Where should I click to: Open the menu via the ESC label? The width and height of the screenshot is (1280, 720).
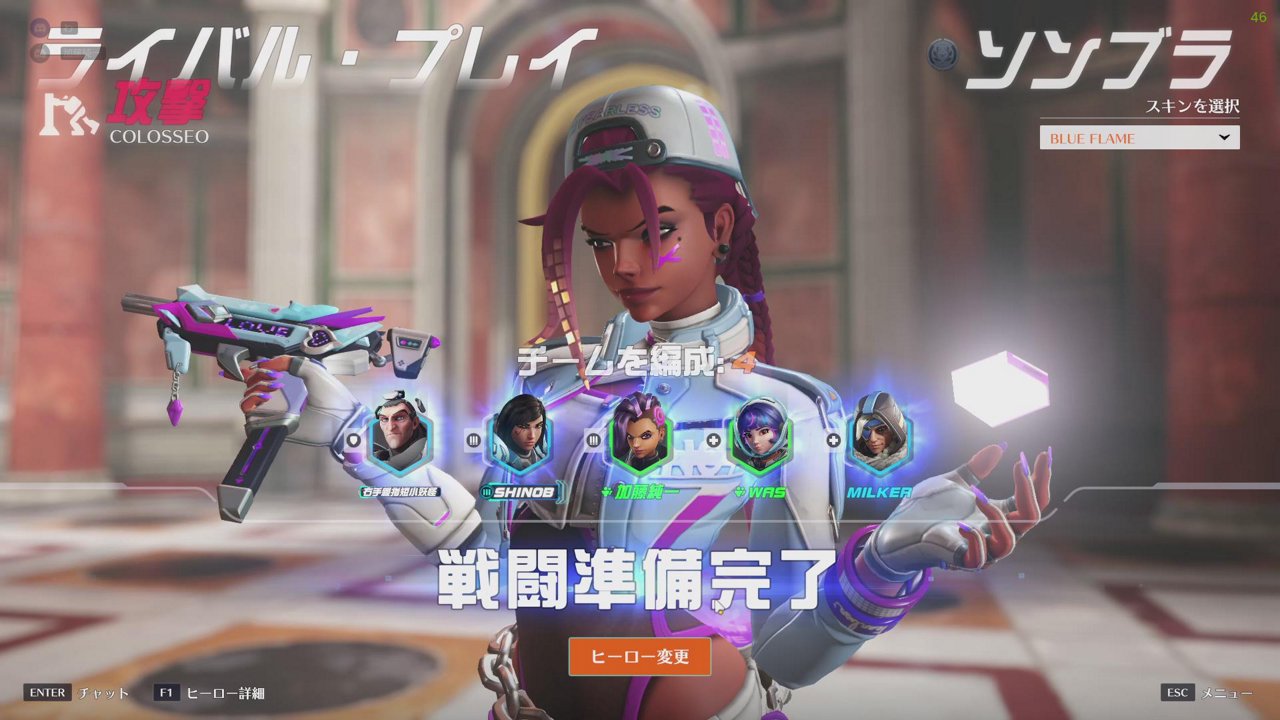(x=1178, y=692)
